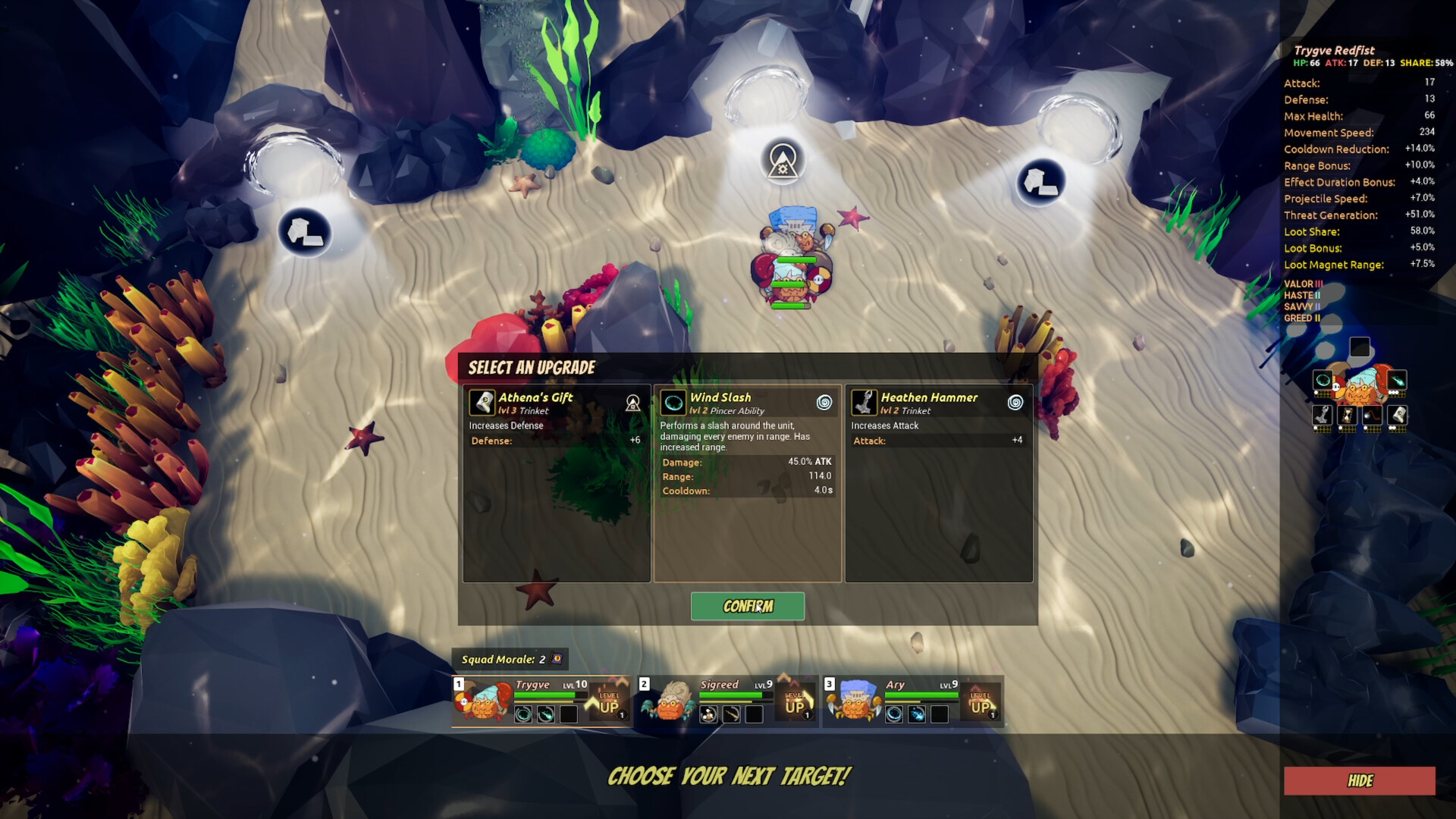Click the HIDE button at bottom right
The width and height of the screenshot is (1456, 819).
tap(1361, 781)
